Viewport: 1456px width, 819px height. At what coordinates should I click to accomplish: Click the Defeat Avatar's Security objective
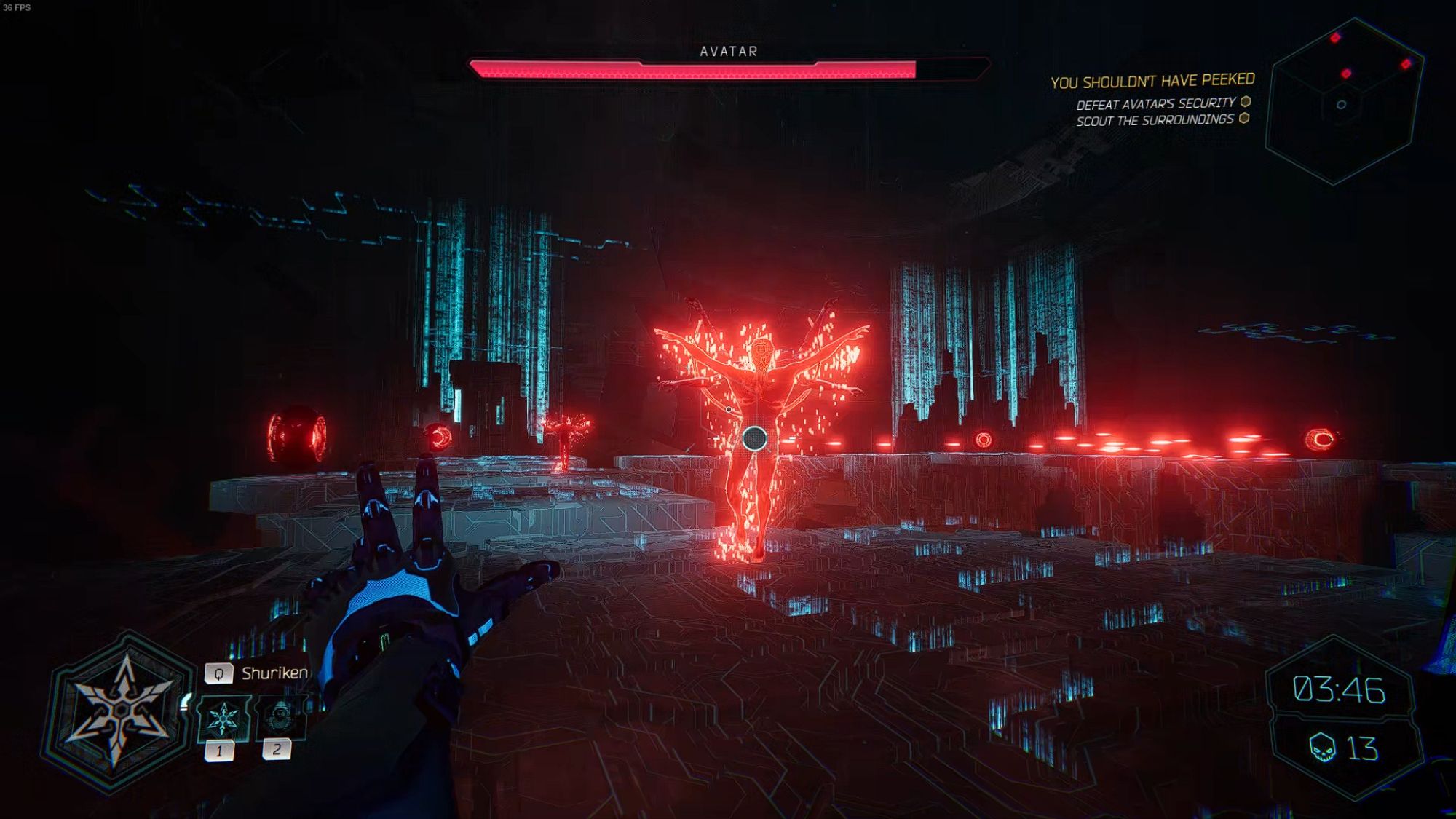coord(1156,104)
